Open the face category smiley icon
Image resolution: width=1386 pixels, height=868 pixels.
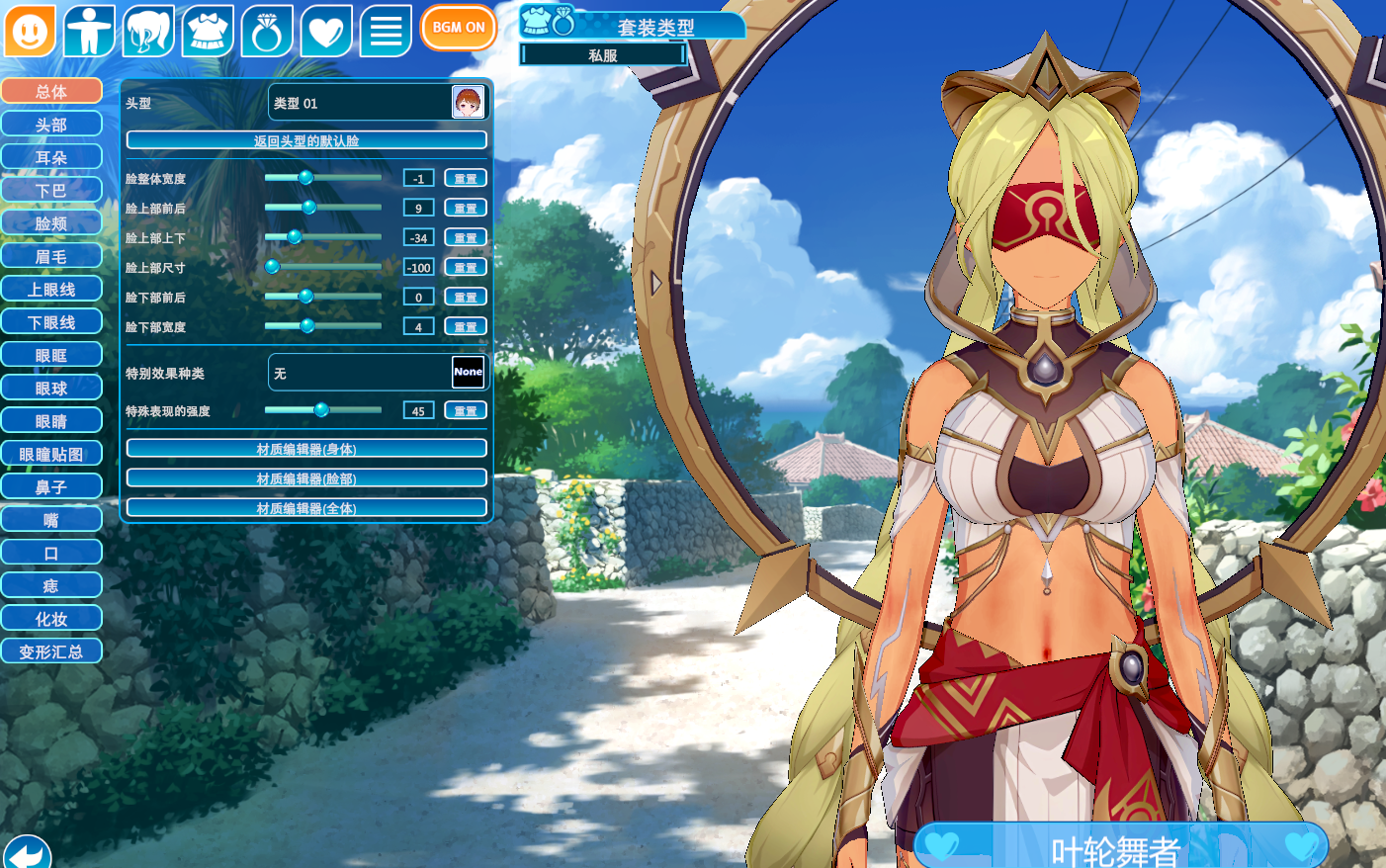(x=30, y=31)
